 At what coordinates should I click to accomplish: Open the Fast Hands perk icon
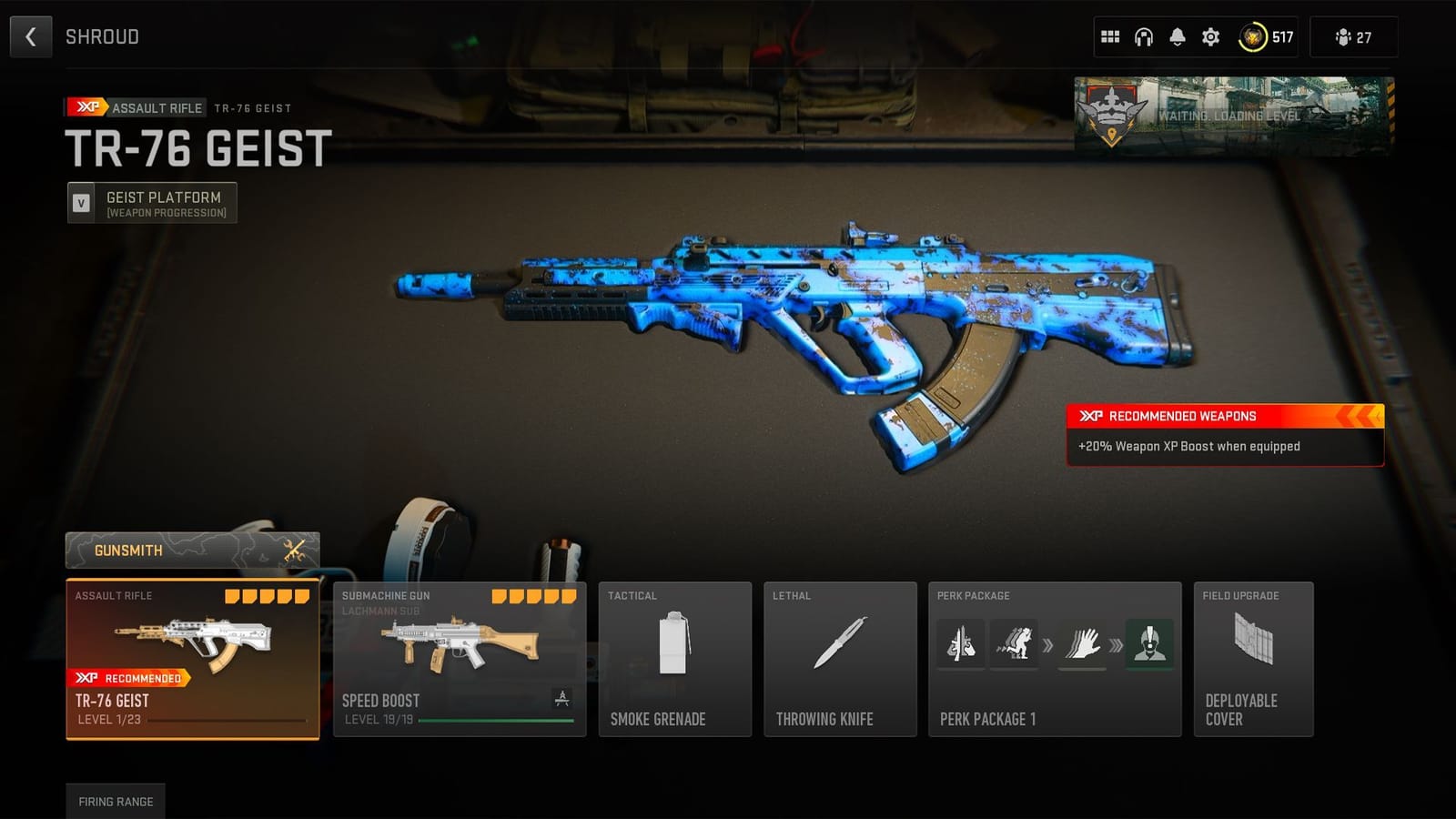coord(1083,644)
